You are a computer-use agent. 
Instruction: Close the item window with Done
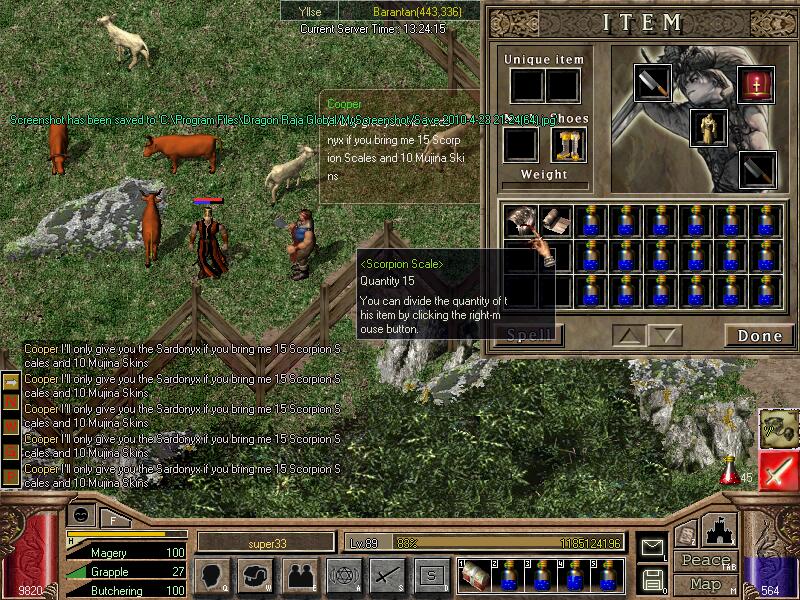click(x=760, y=335)
